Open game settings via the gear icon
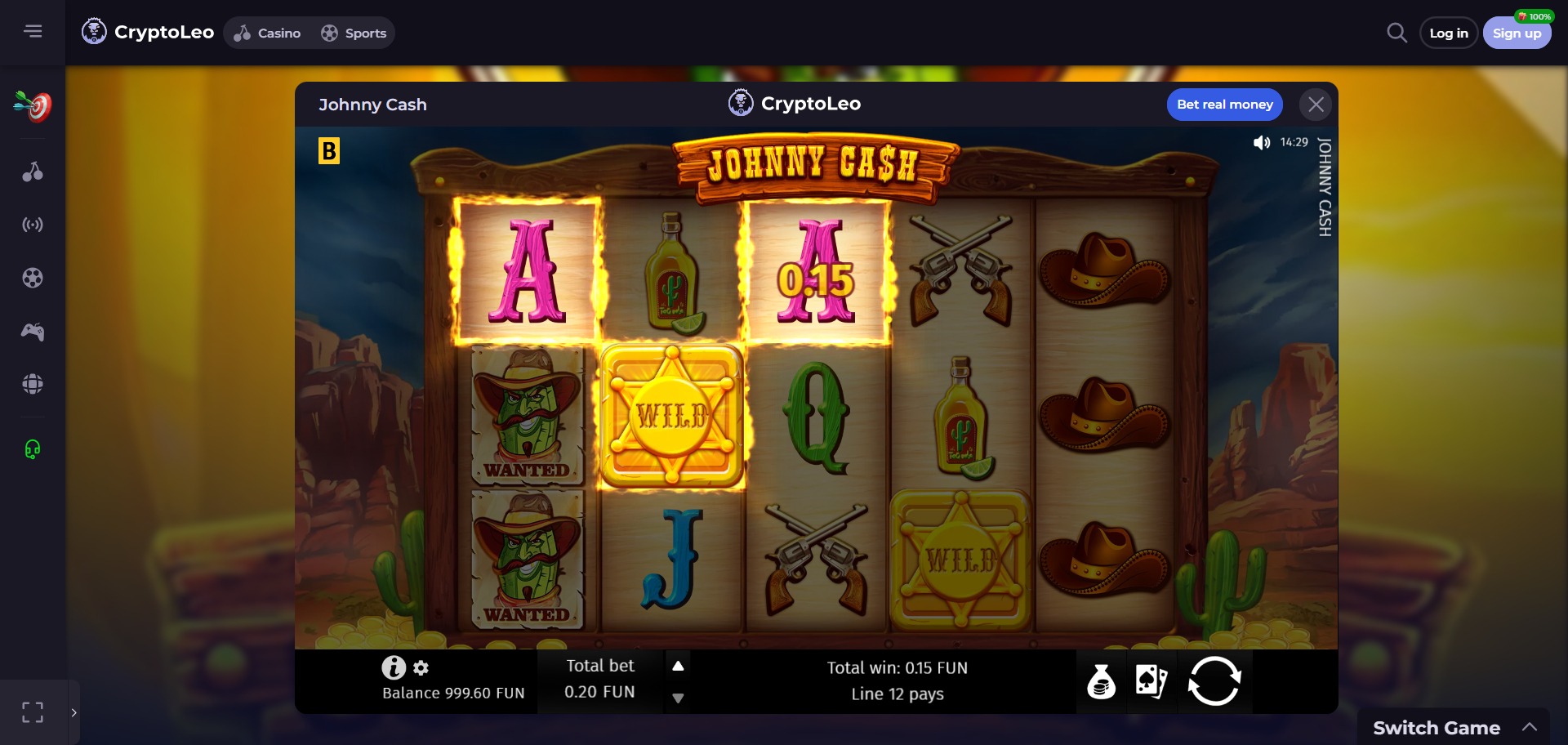 click(421, 668)
